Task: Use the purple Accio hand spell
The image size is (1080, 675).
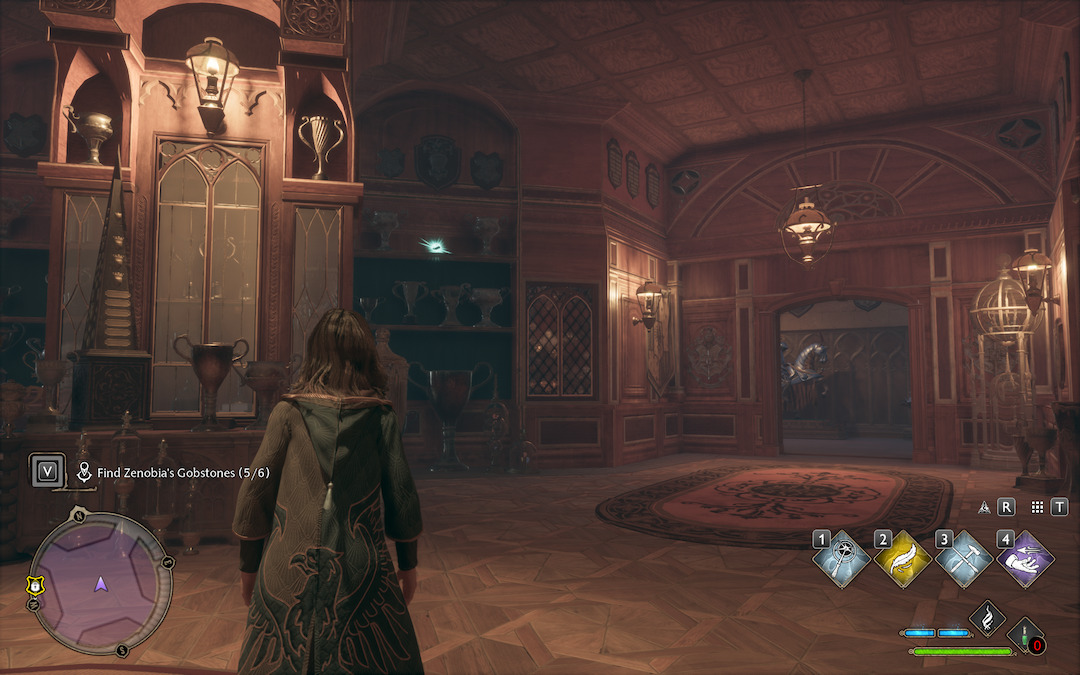Action: coord(1025,560)
